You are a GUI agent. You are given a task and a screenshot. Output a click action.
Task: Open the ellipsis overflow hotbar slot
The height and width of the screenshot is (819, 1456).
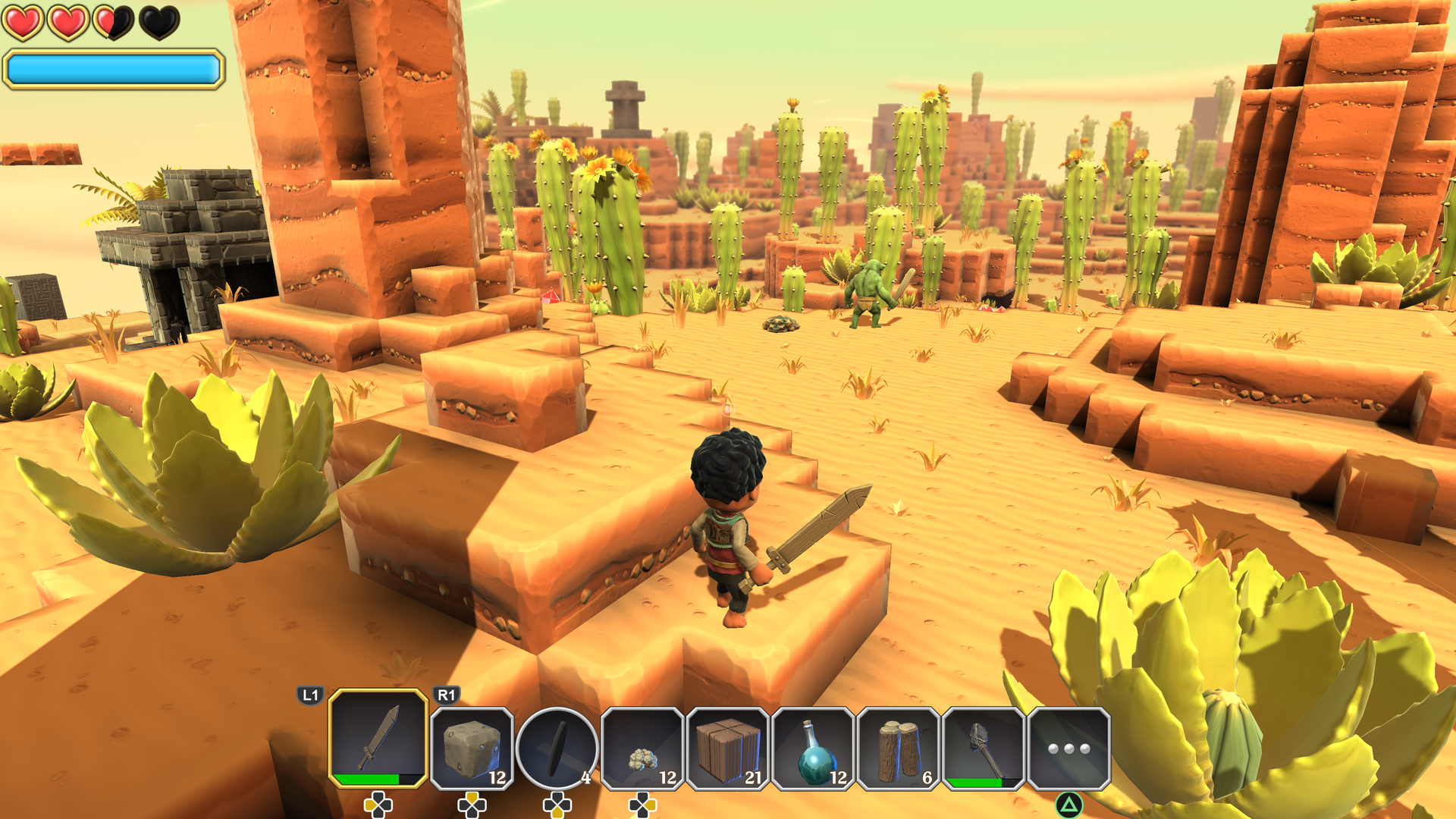coord(1069,747)
